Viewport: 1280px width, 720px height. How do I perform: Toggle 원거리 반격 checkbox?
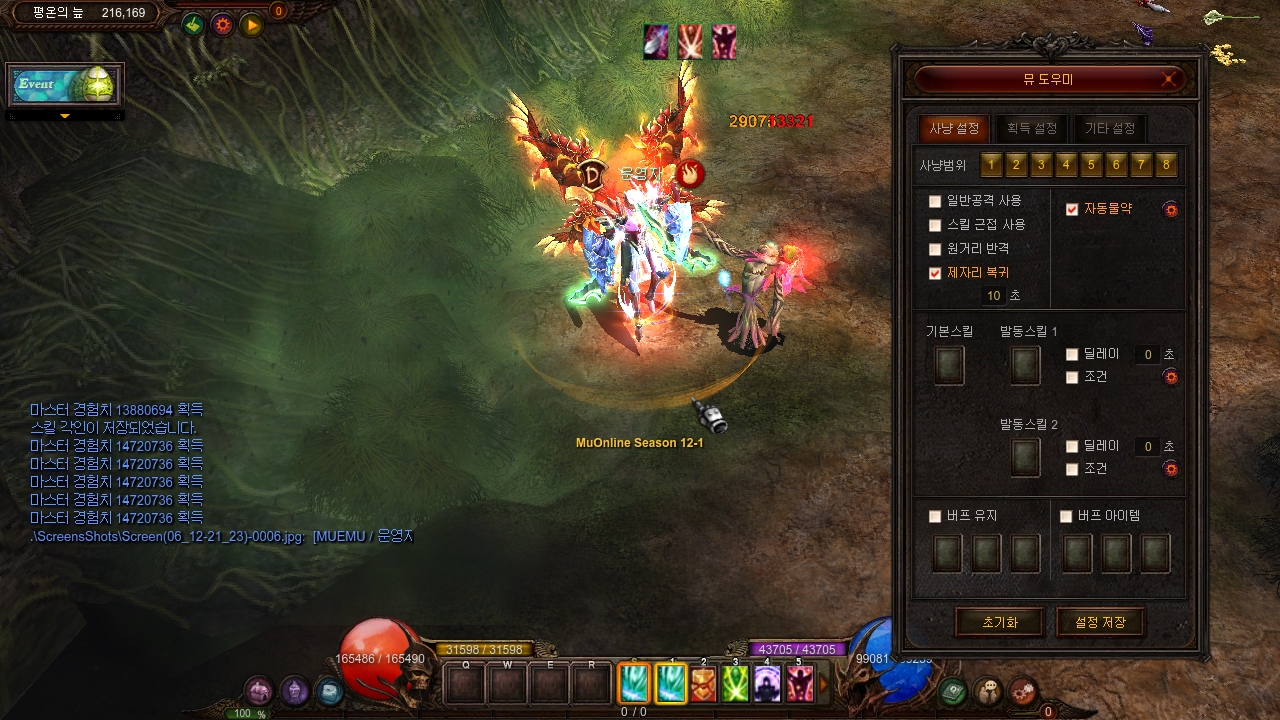point(935,249)
